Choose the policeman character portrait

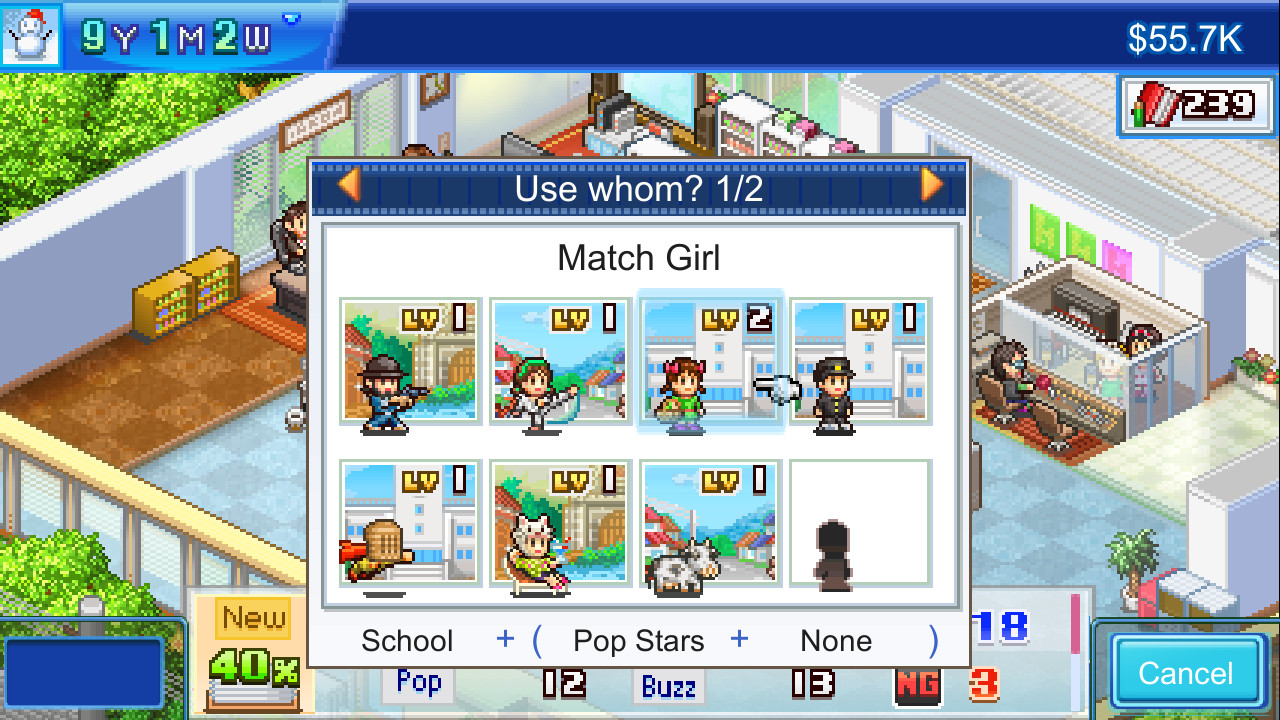[x=860, y=365]
